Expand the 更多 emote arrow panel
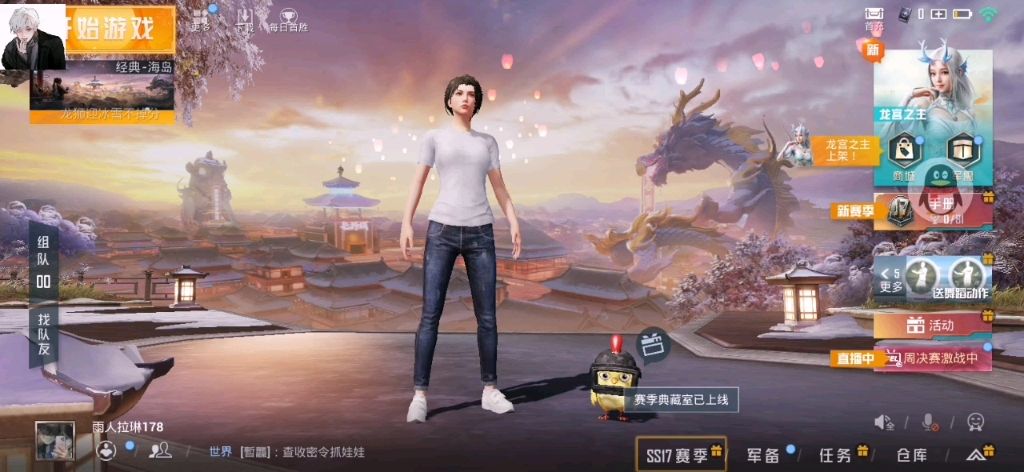The width and height of the screenshot is (1024, 472). point(890,279)
